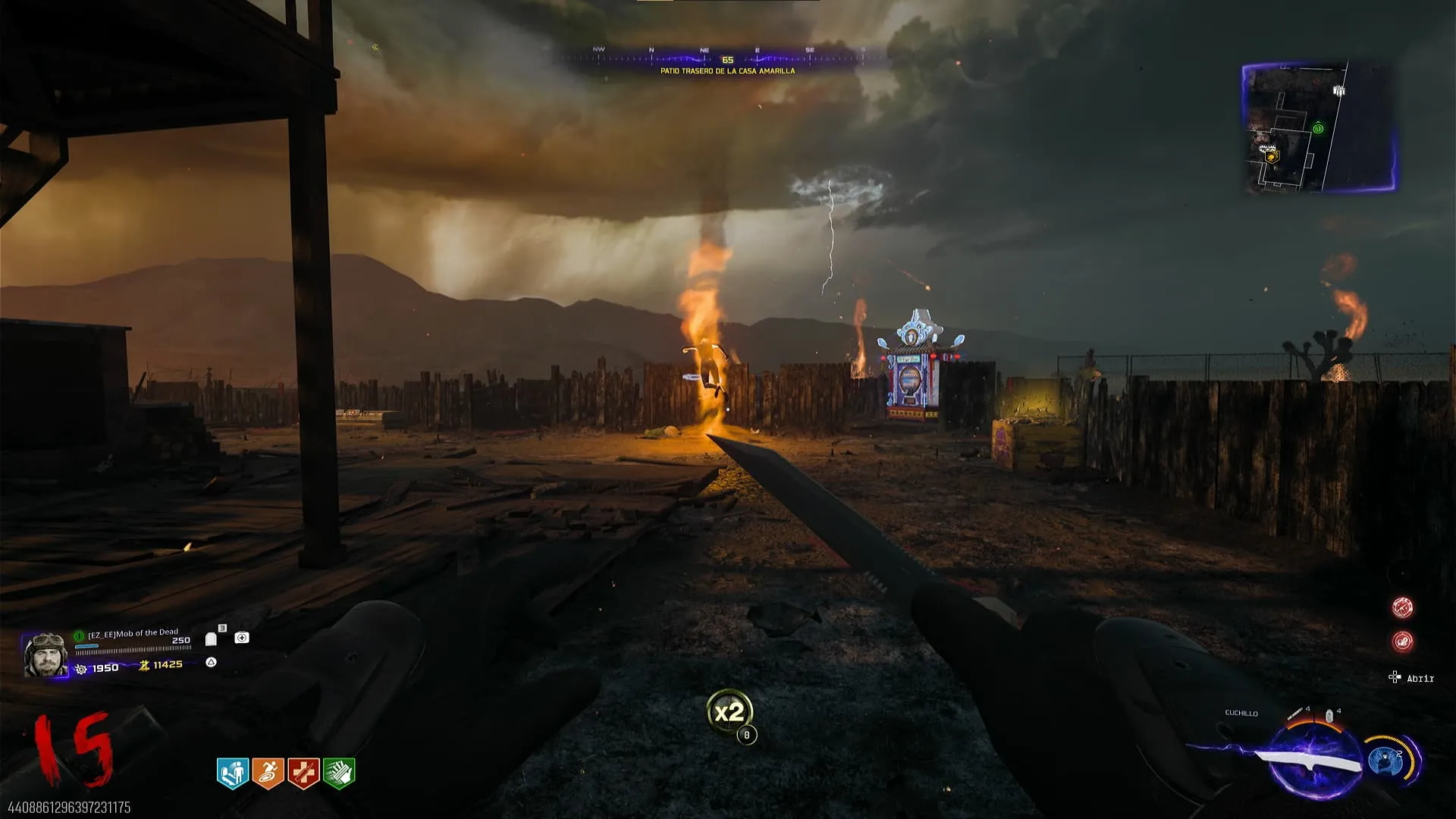The width and height of the screenshot is (1456, 819).
Task: Use the medkit self-revive icon
Action: coord(242,638)
